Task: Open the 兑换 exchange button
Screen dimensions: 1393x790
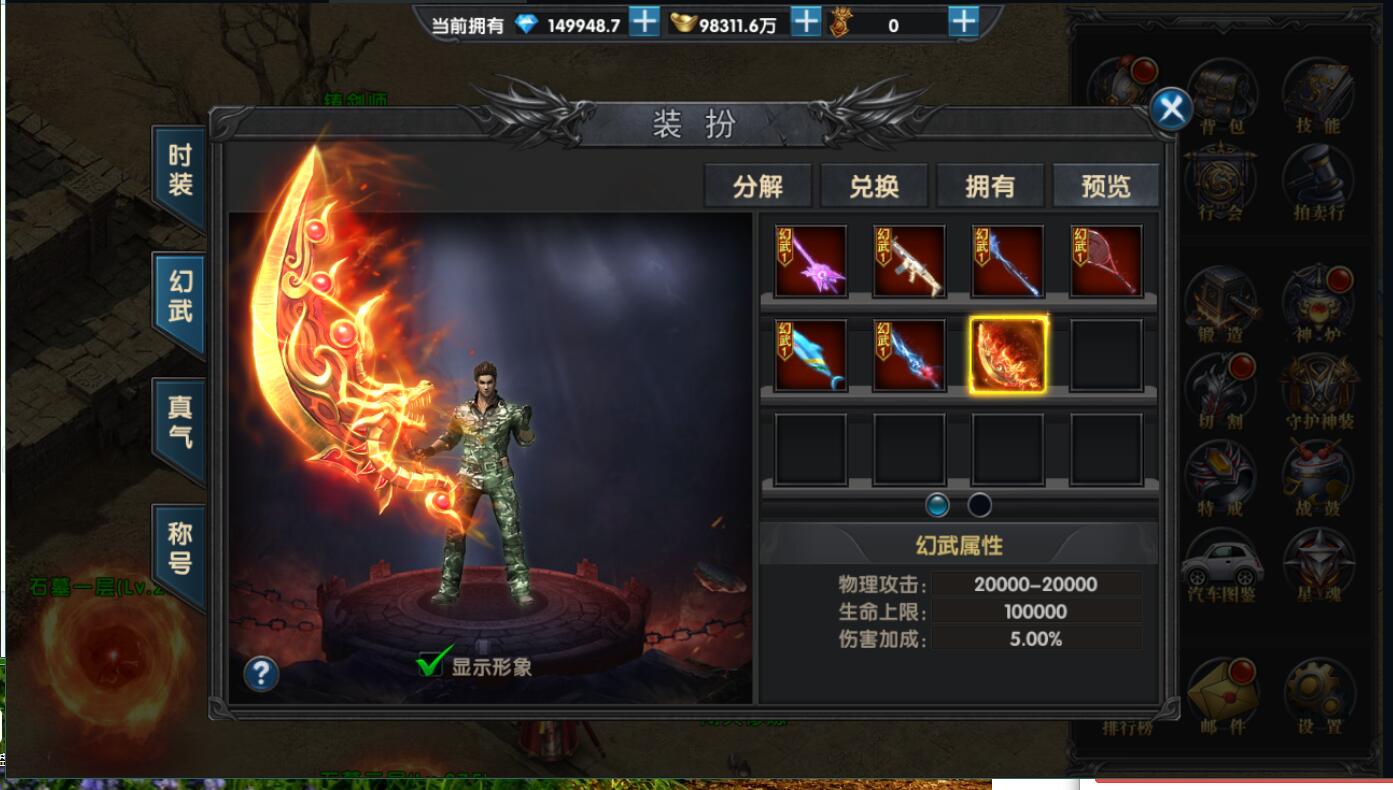Action: coord(874,186)
